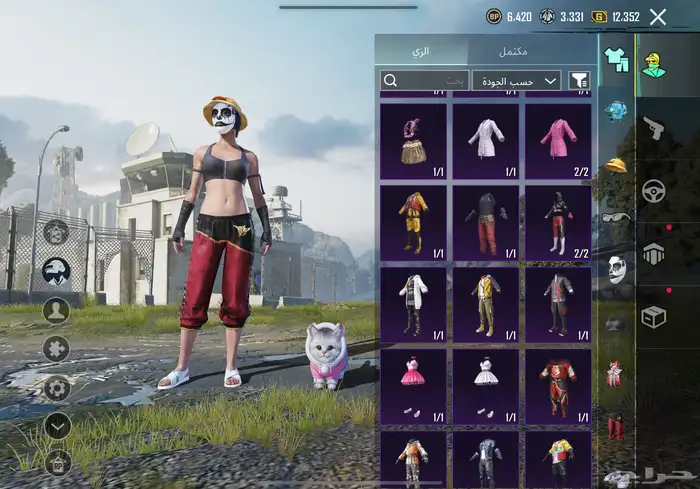The image size is (700, 489).
Task: Open the sort-by-quality dropdown
Action: [516, 80]
